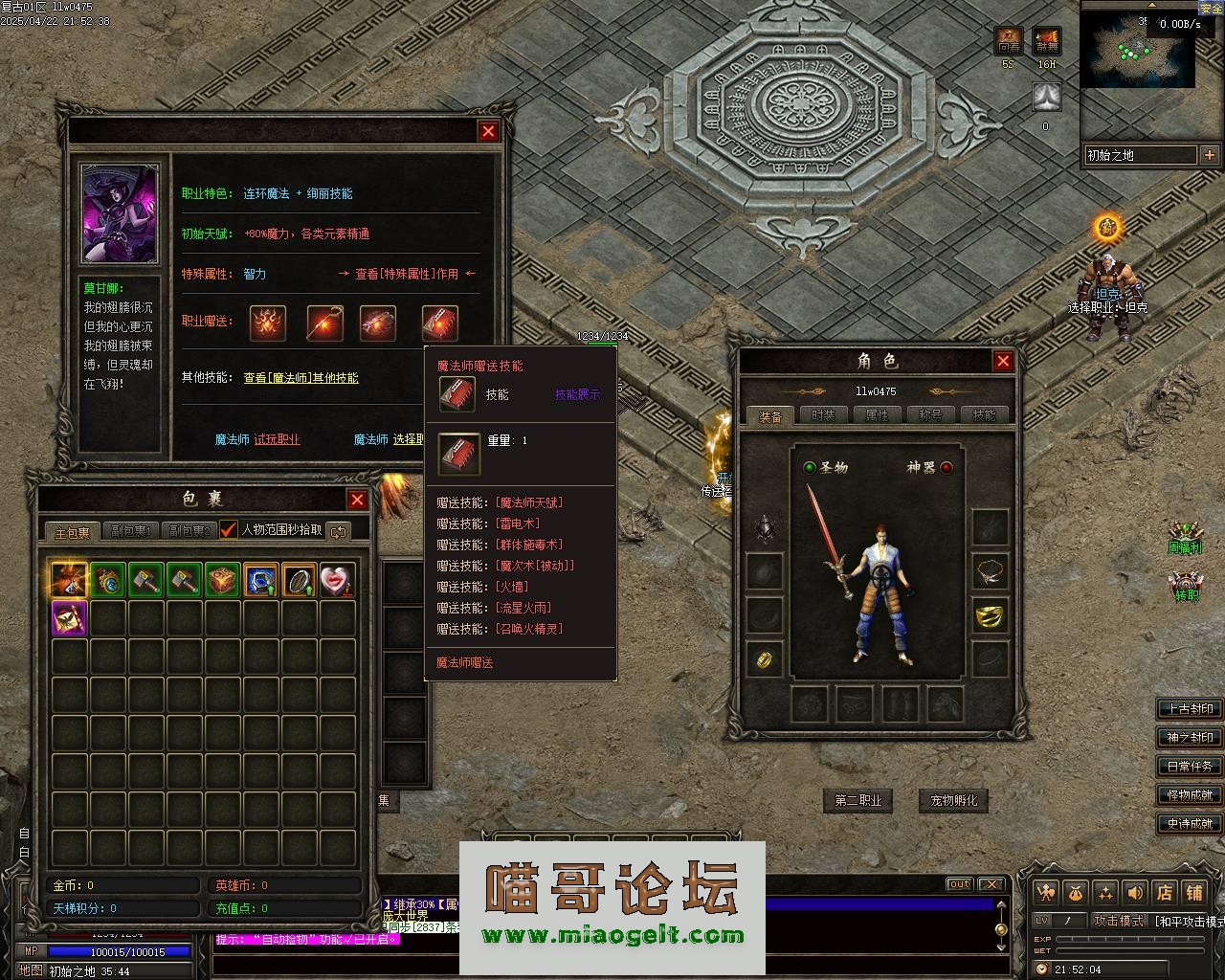Click the 技能展示 skill showcase link
Screen dimensions: 1225x980
578,394
